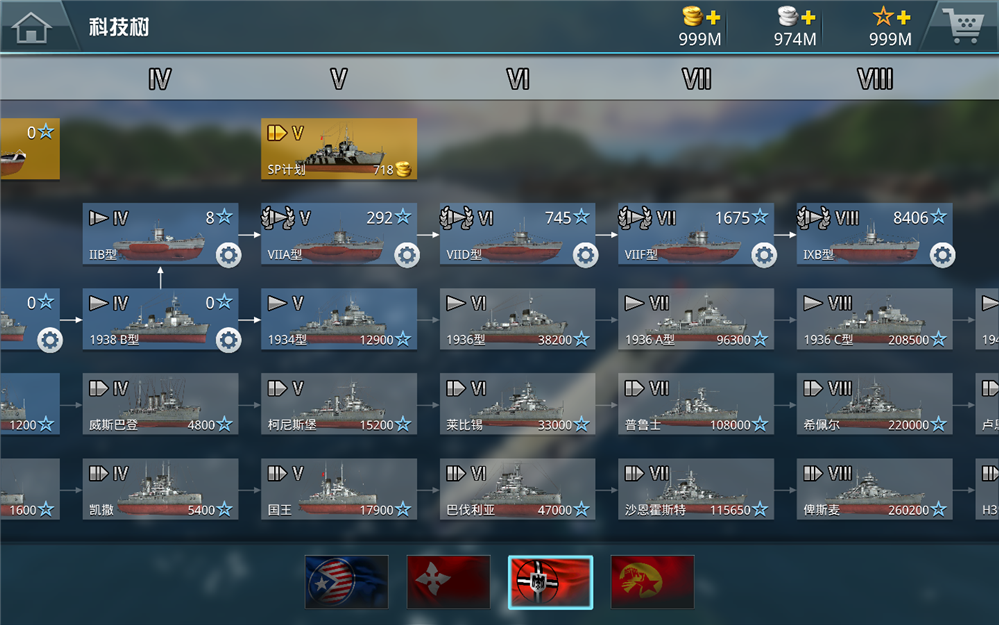Select the German flag nation
The image size is (999, 625).
pos(550,582)
